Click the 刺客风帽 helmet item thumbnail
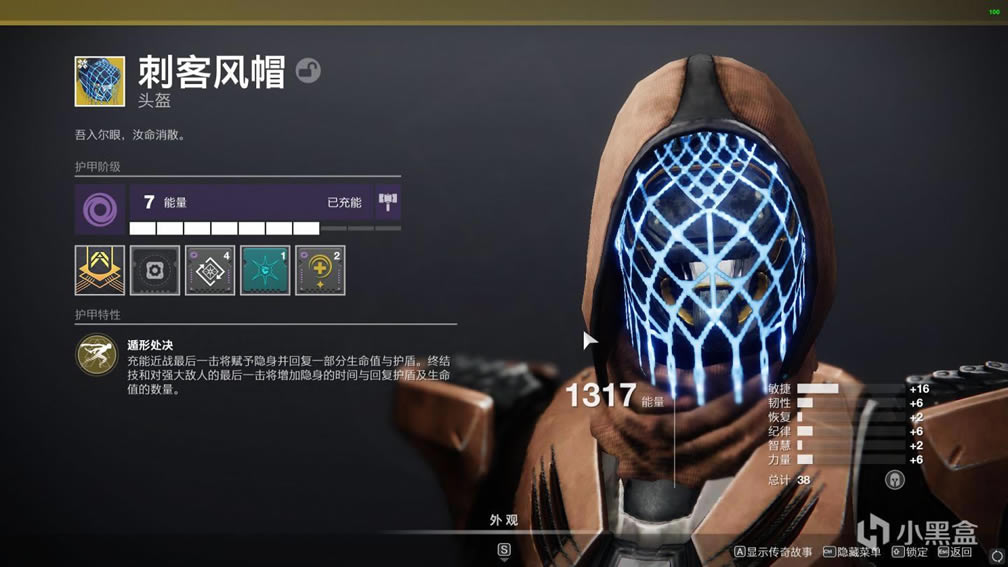Screen dimensions: 1008x567 [100, 81]
